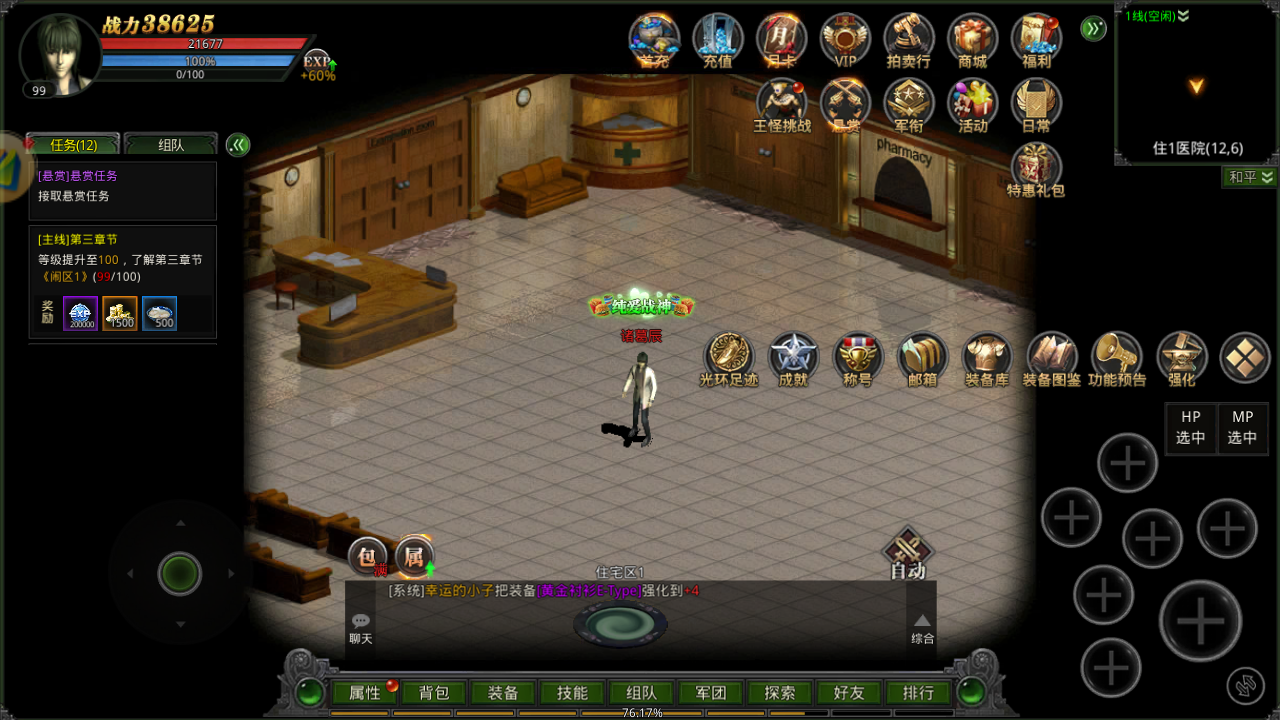Viewport: 1280px width, 720px height.
Task: Open the 王怪挑战 boss challenge
Action: [x=781, y=105]
